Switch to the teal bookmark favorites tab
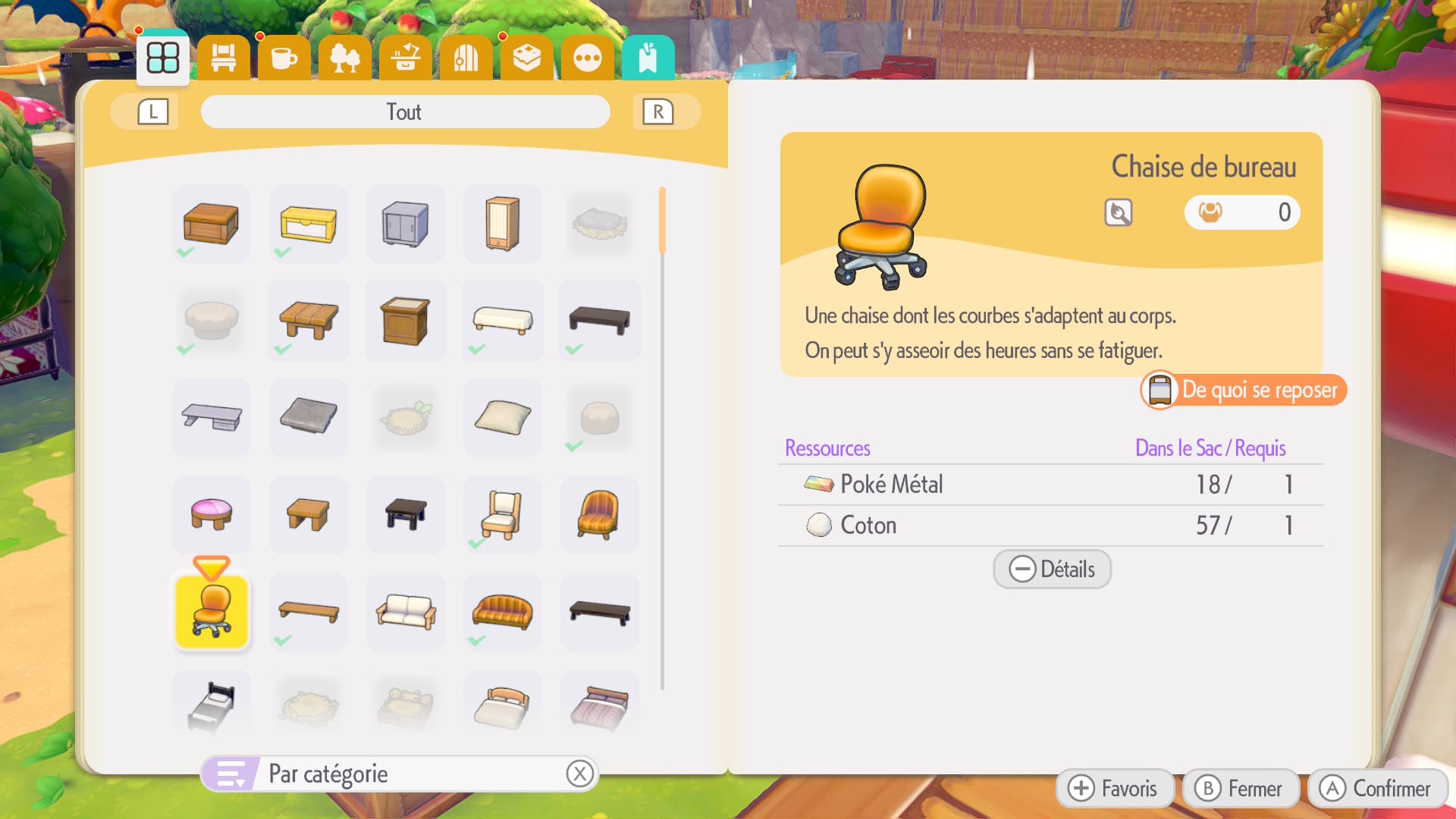Image resolution: width=1456 pixels, height=819 pixels. [648, 58]
